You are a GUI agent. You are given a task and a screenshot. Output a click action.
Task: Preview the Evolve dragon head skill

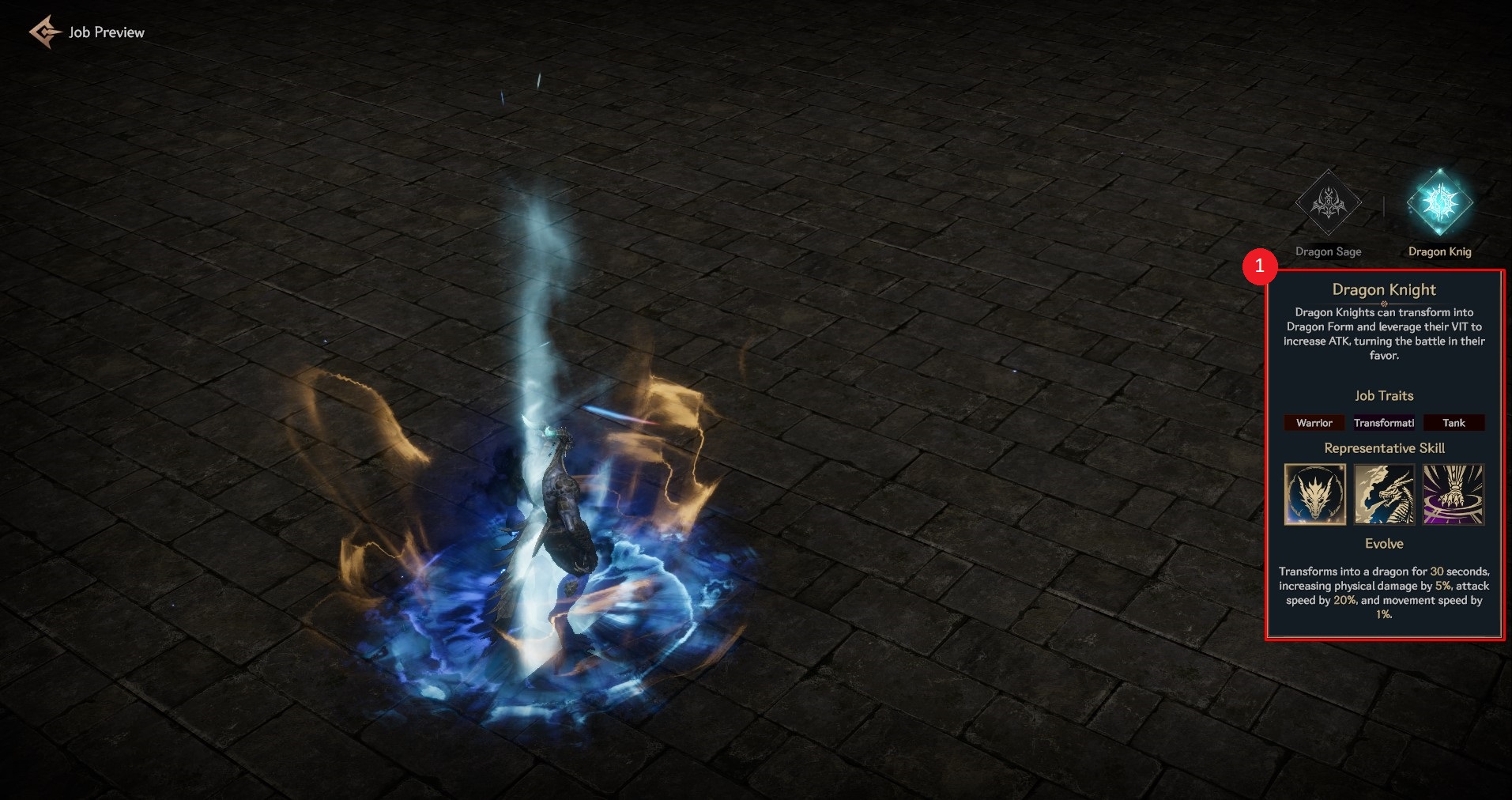(1315, 494)
